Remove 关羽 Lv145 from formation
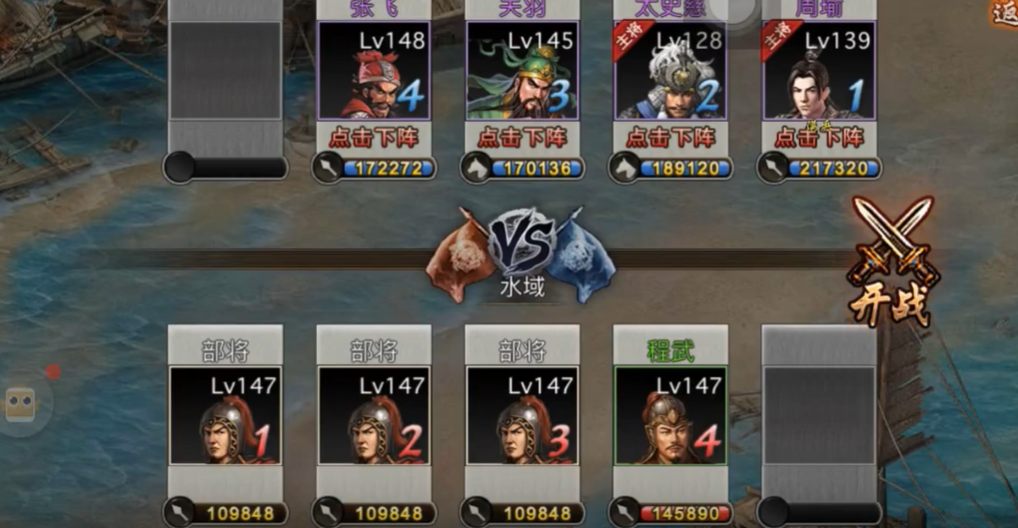Screen dimensions: 1018x528 [523, 136]
